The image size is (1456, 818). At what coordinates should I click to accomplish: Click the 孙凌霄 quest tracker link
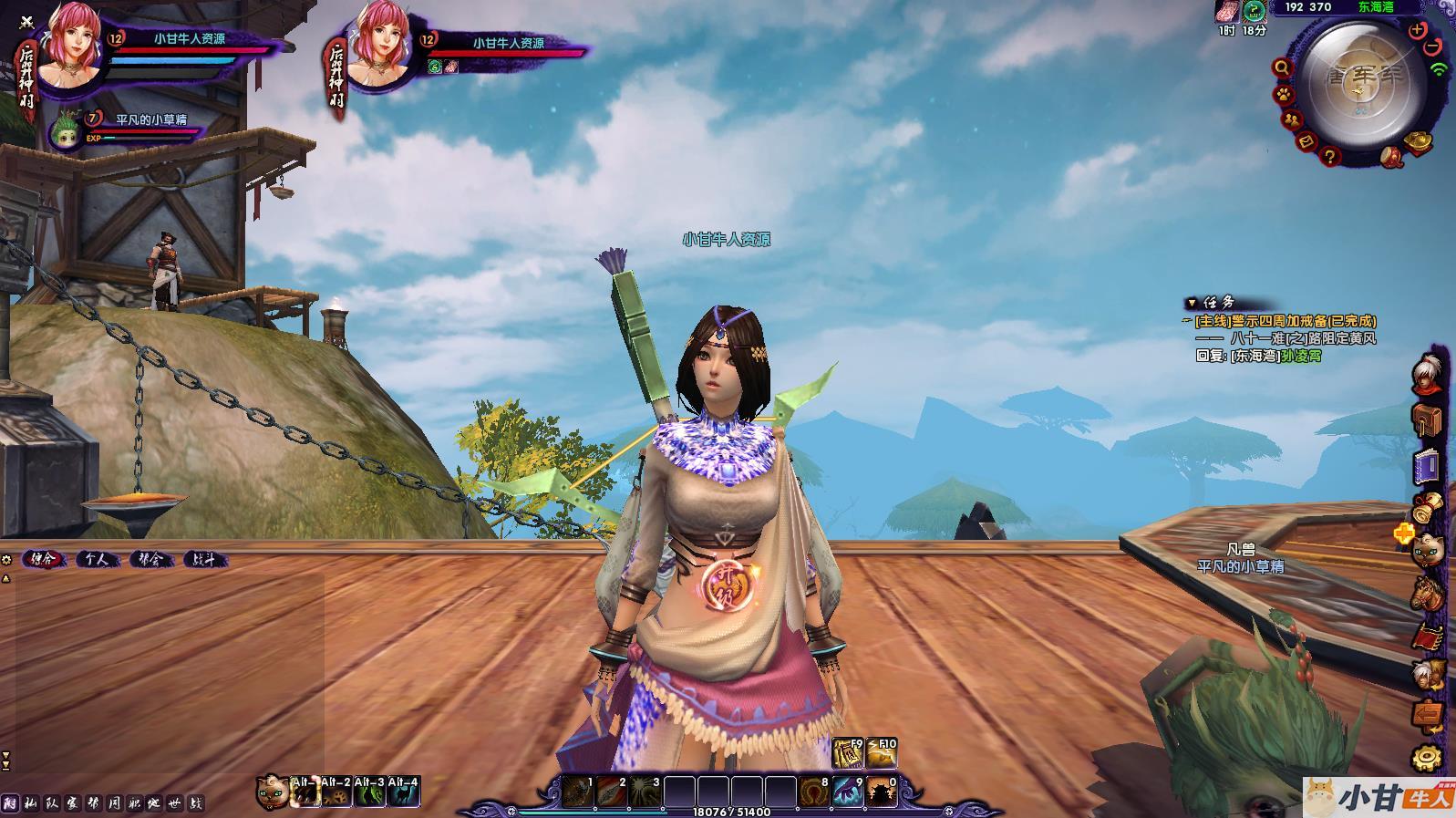(1301, 356)
